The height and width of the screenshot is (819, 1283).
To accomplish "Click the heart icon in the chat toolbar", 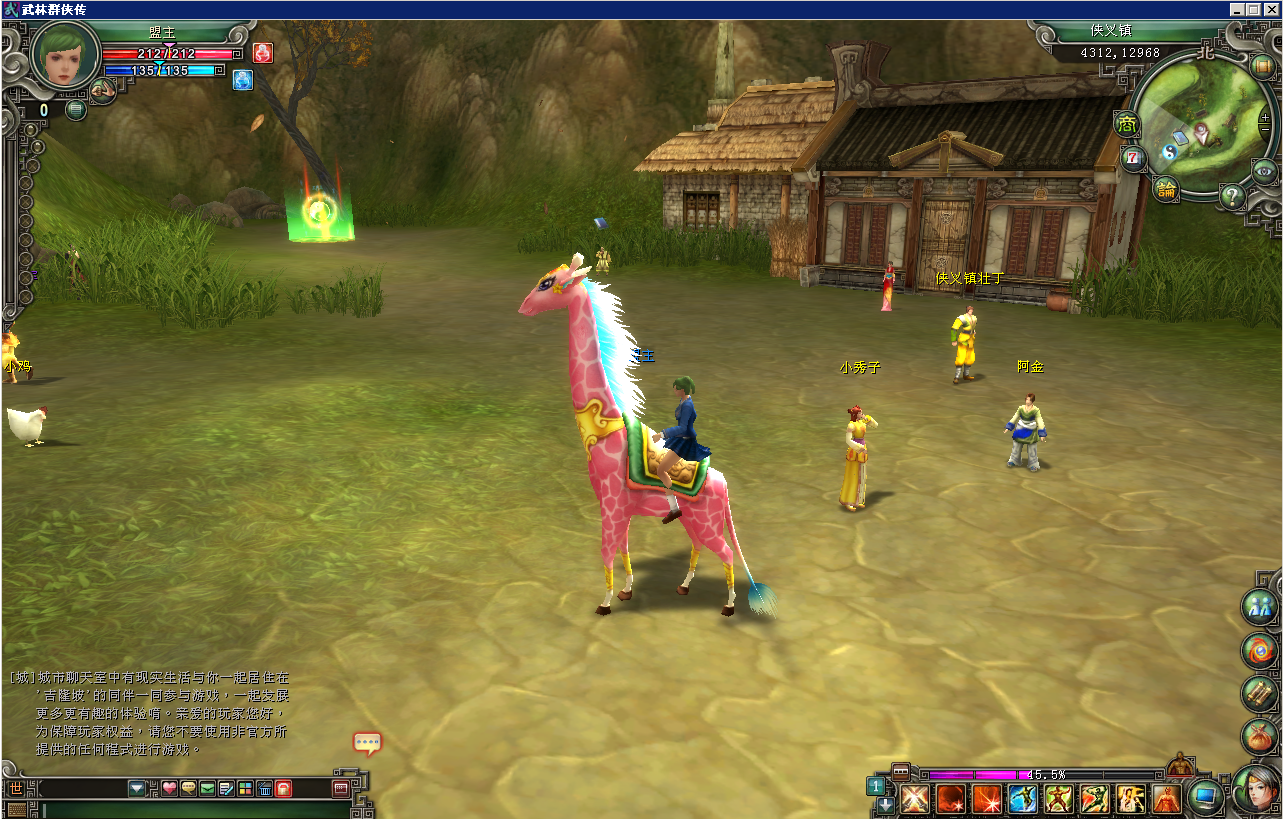I will [169, 788].
